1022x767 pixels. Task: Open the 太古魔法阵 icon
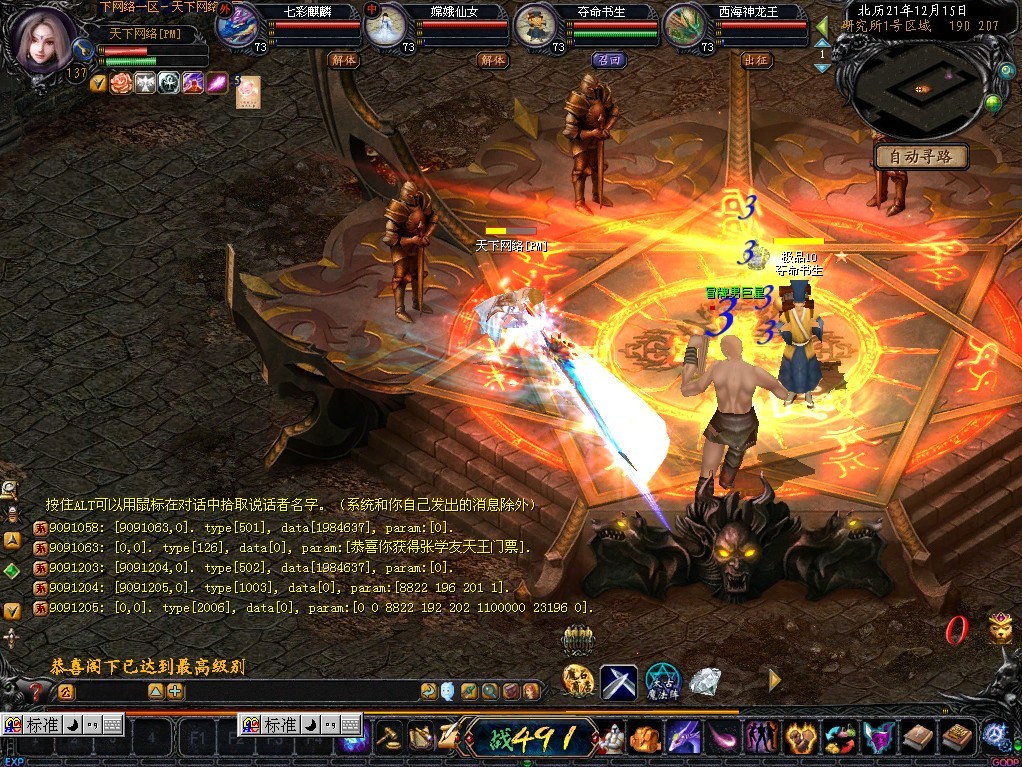pos(662,682)
